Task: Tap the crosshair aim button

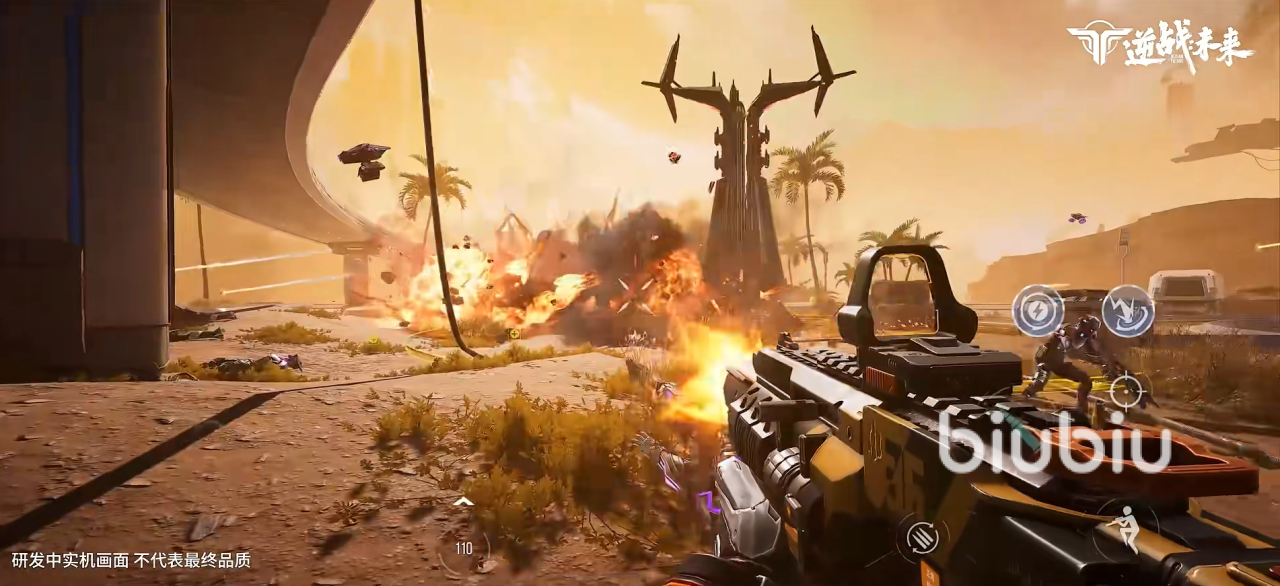Action: 1127,389
